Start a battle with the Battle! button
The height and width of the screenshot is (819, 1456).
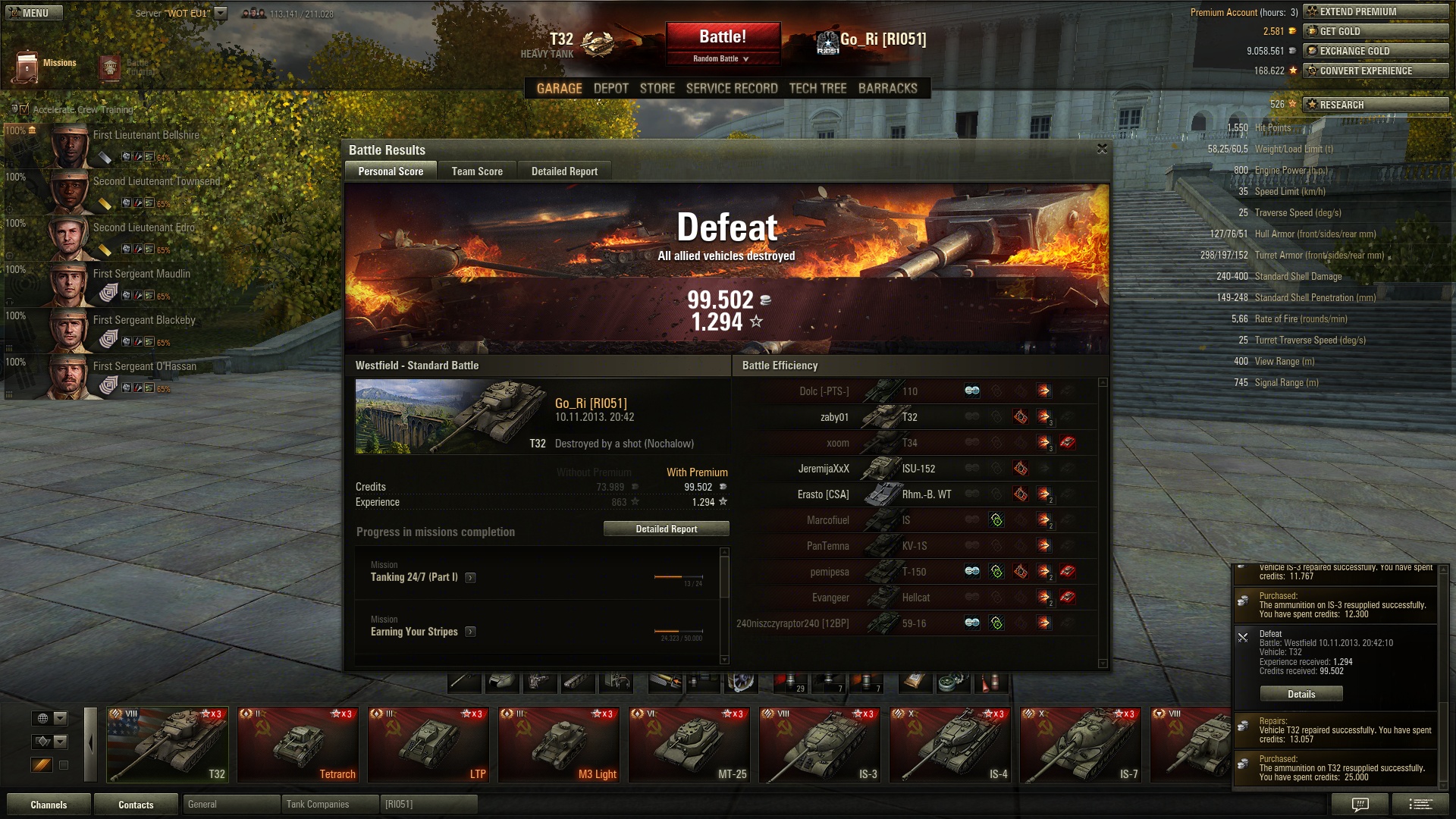(x=723, y=37)
